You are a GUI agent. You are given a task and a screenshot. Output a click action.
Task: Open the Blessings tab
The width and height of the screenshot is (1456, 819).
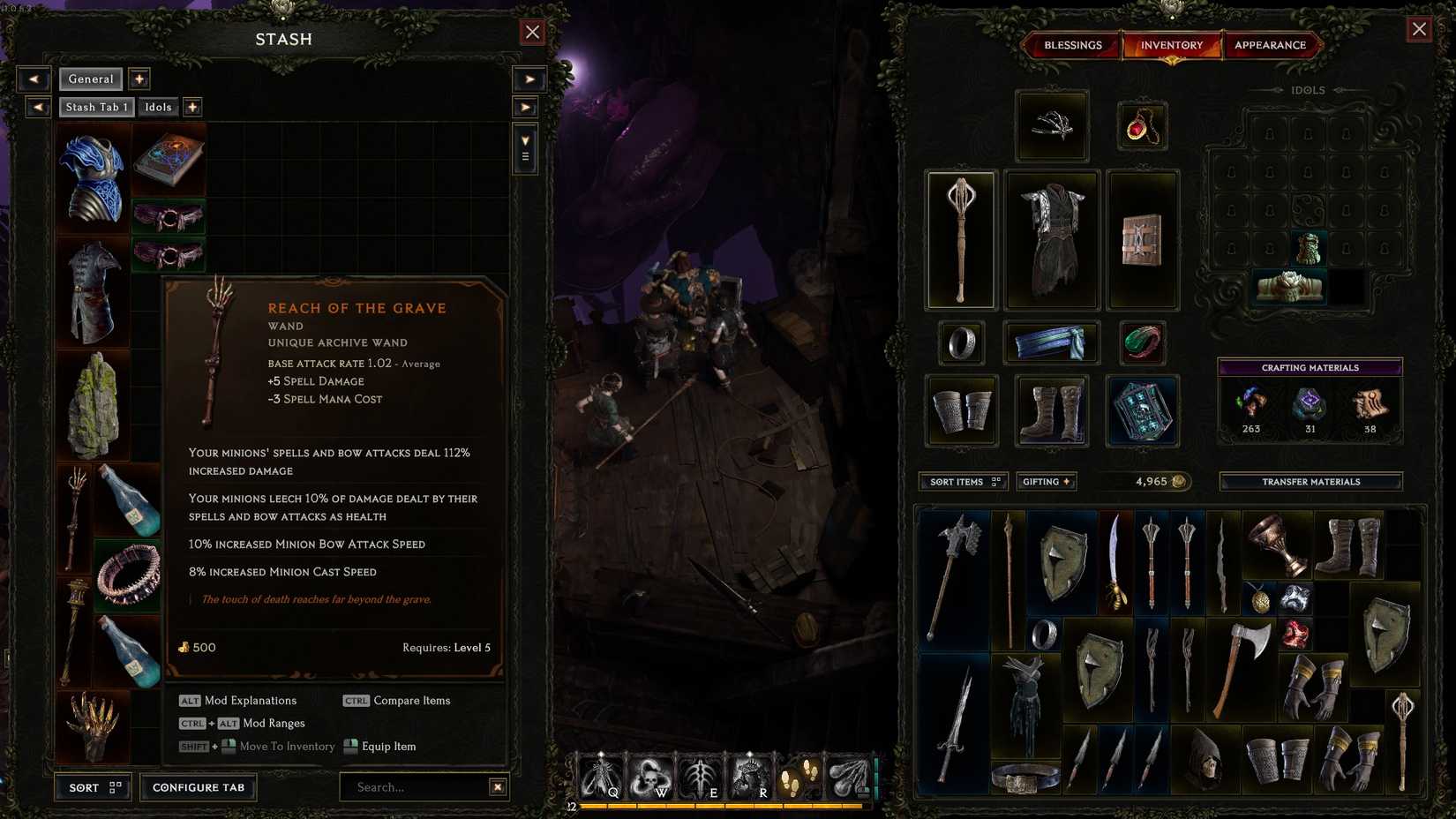[1072, 45]
